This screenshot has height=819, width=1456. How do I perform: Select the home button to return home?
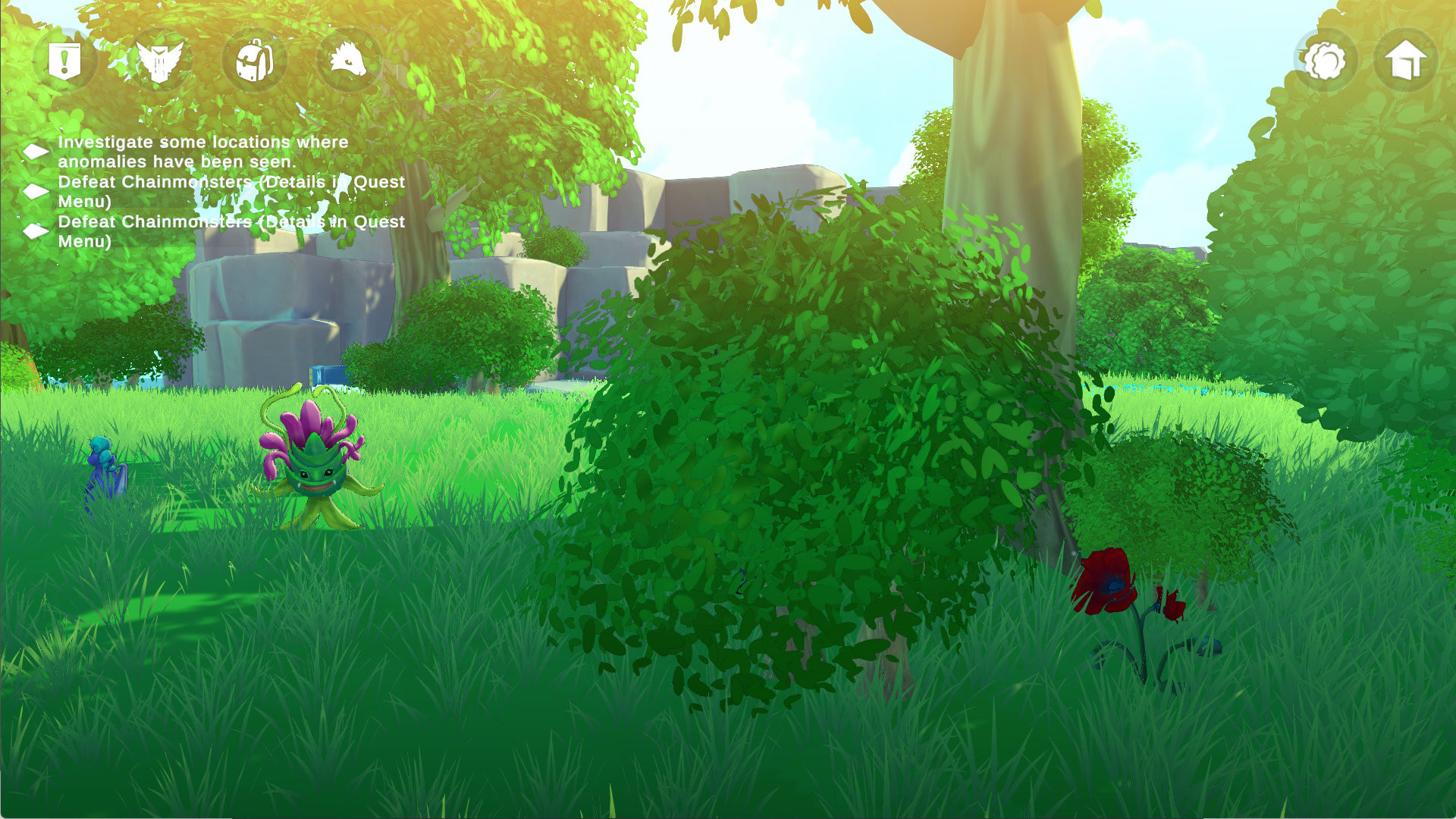[x=1407, y=61]
